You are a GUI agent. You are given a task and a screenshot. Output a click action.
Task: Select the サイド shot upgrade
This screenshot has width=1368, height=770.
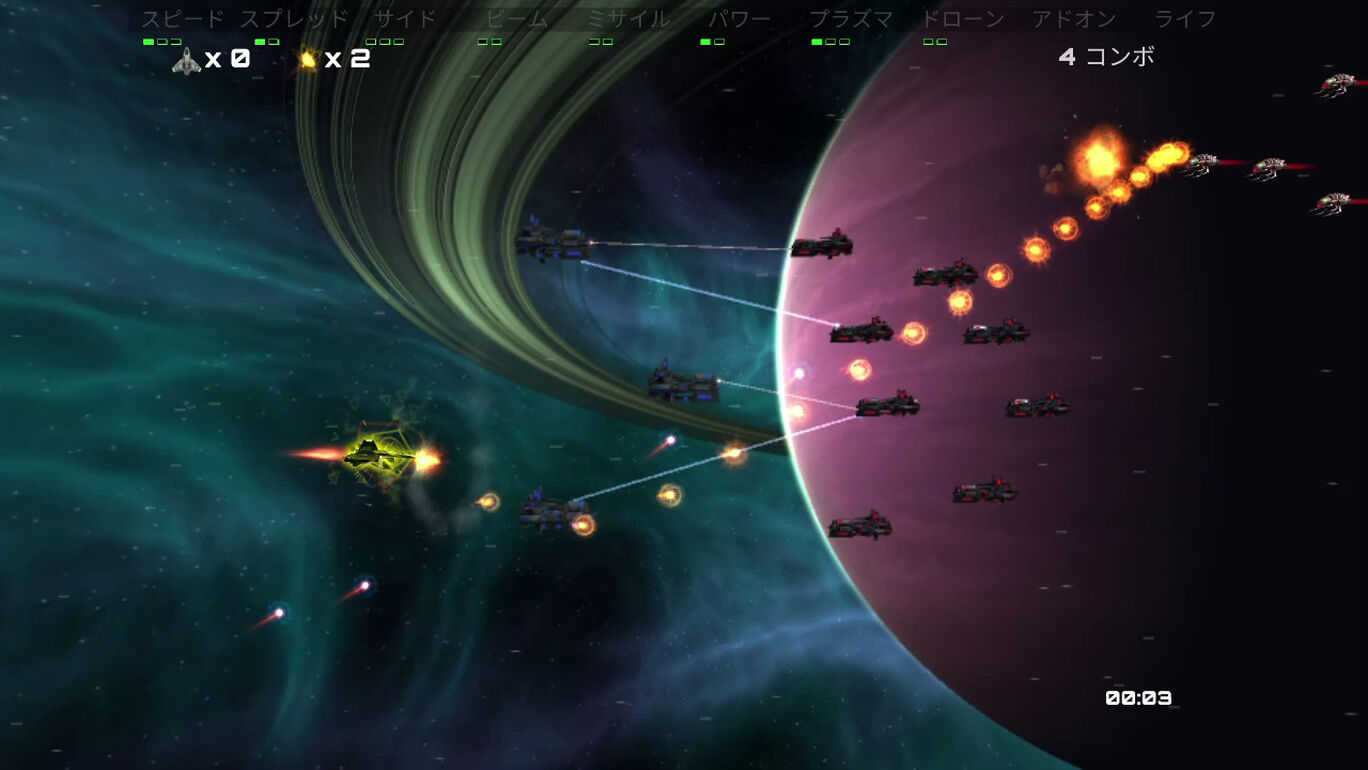(x=405, y=19)
